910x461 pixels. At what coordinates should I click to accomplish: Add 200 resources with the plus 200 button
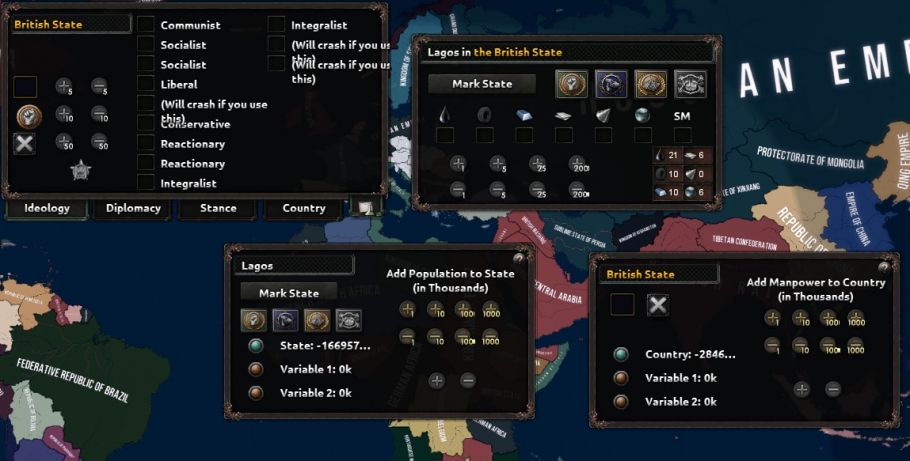[x=579, y=164]
